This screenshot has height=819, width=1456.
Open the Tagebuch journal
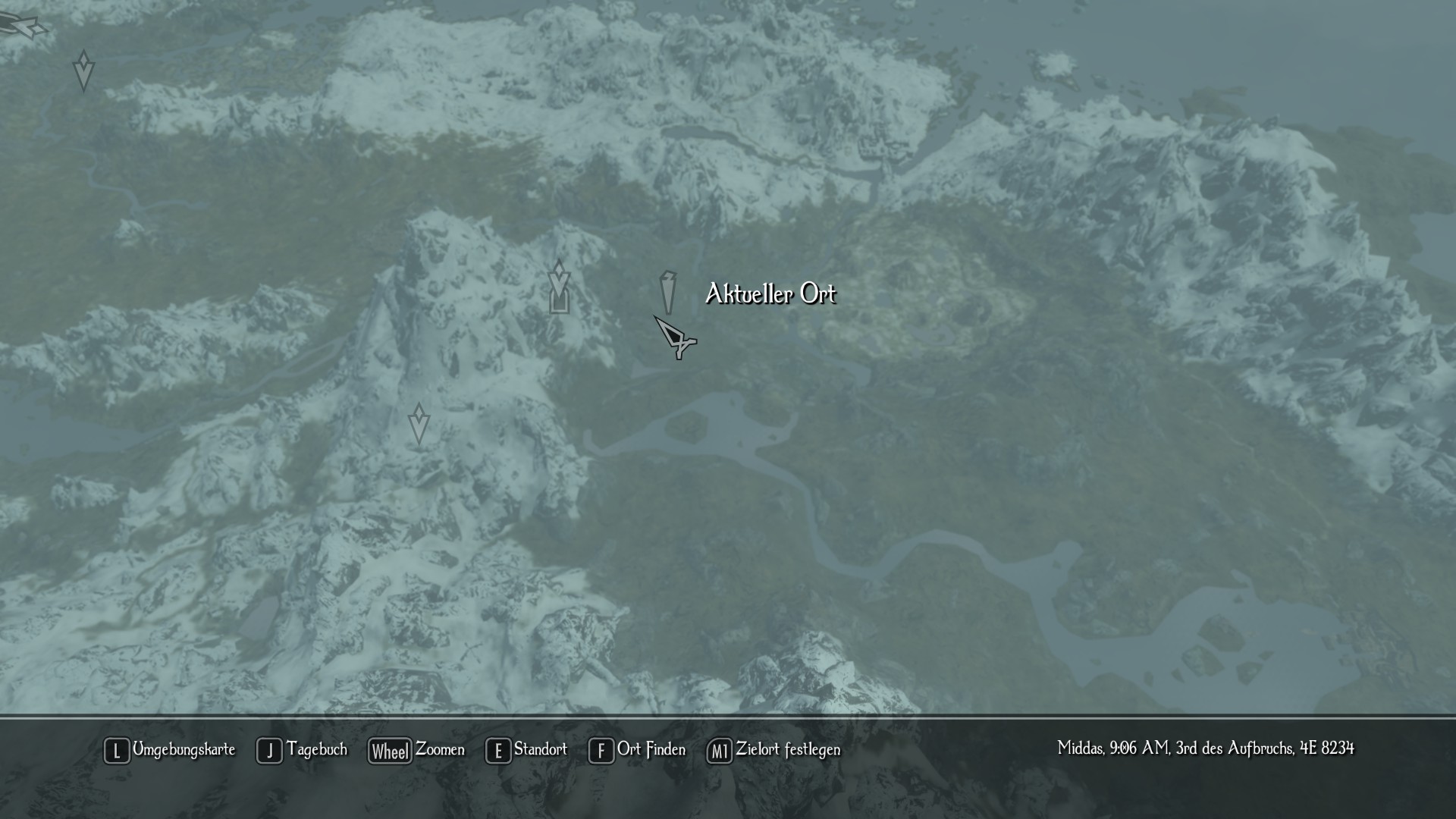pos(303,750)
